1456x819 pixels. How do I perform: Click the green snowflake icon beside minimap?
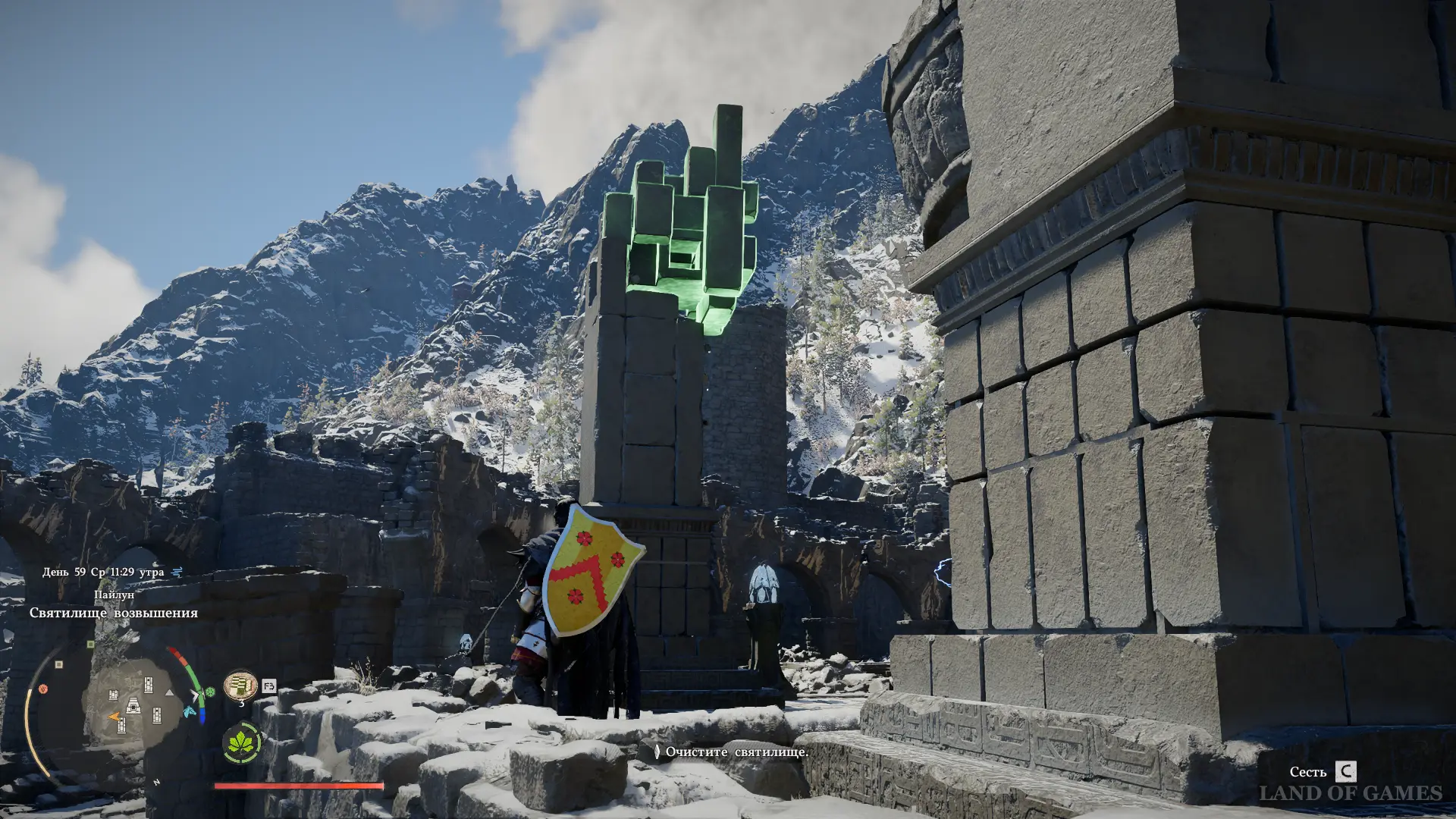210,692
